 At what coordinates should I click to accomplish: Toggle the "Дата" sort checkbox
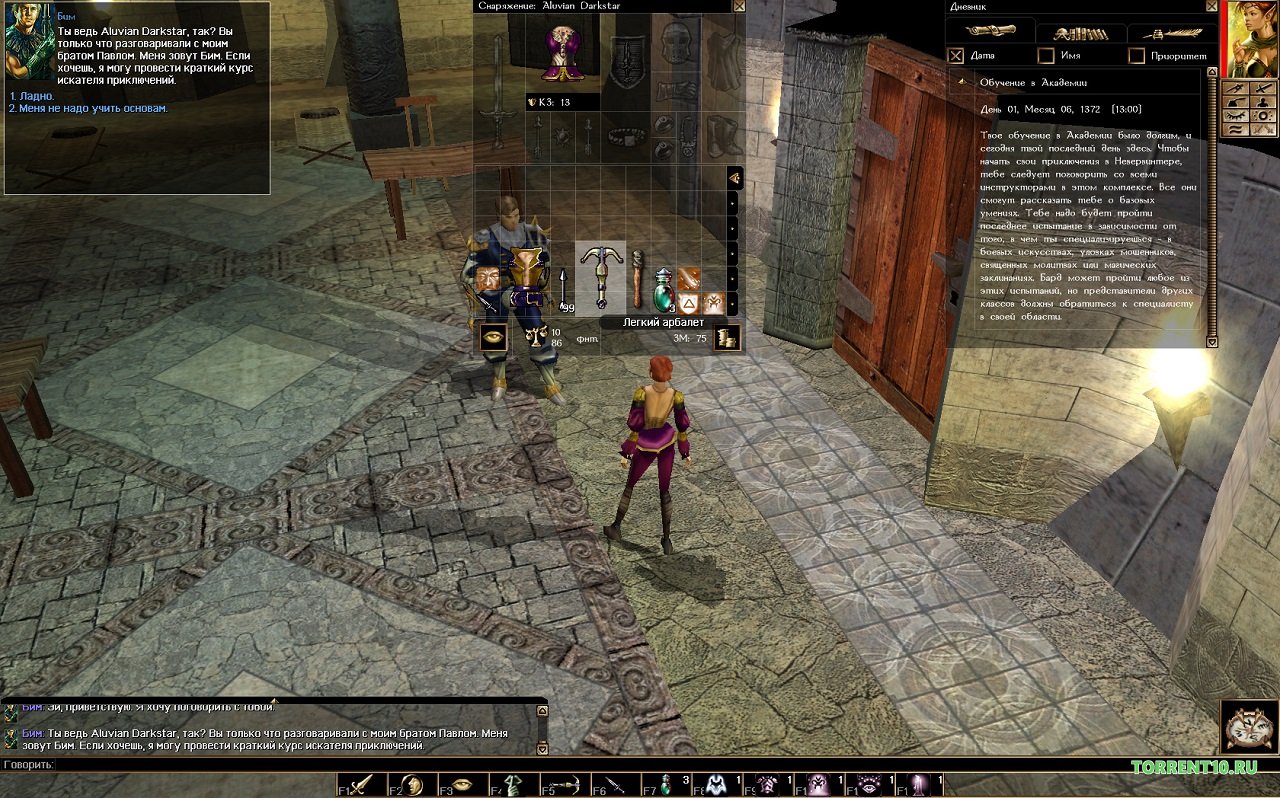[x=956, y=56]
